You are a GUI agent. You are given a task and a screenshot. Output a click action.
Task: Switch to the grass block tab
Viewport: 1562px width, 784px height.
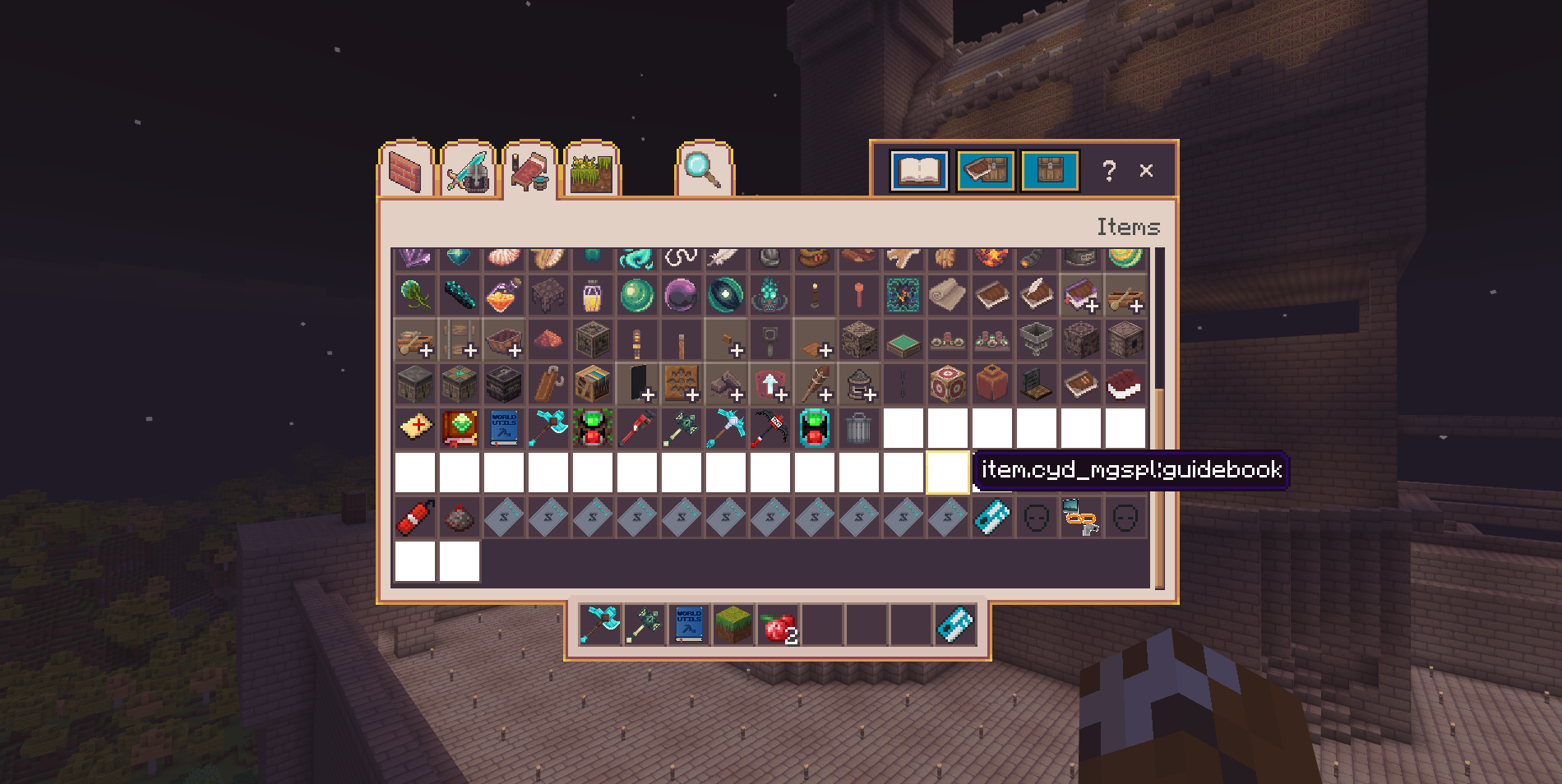592,171
